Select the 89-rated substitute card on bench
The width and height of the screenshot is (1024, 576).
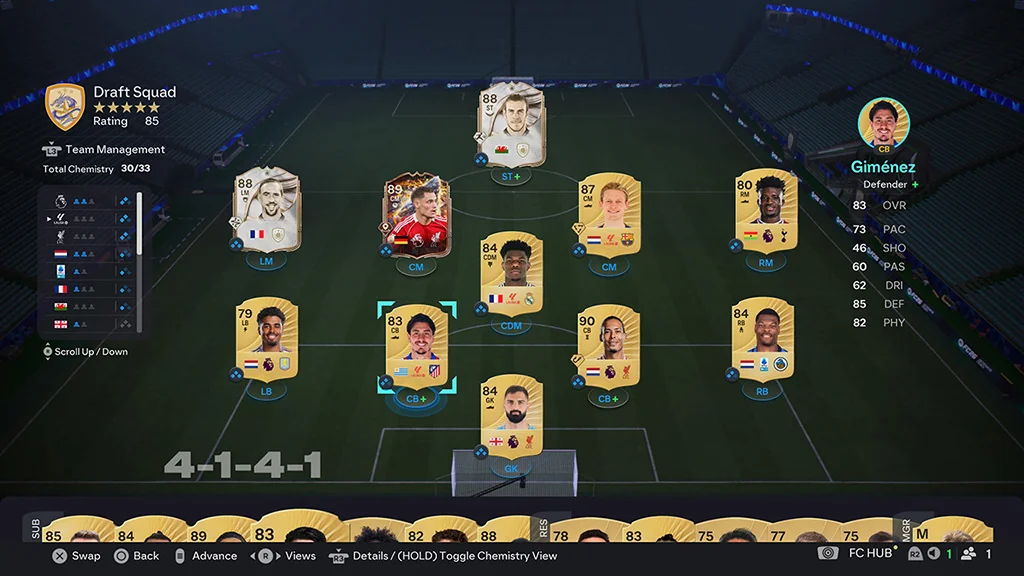210,530
